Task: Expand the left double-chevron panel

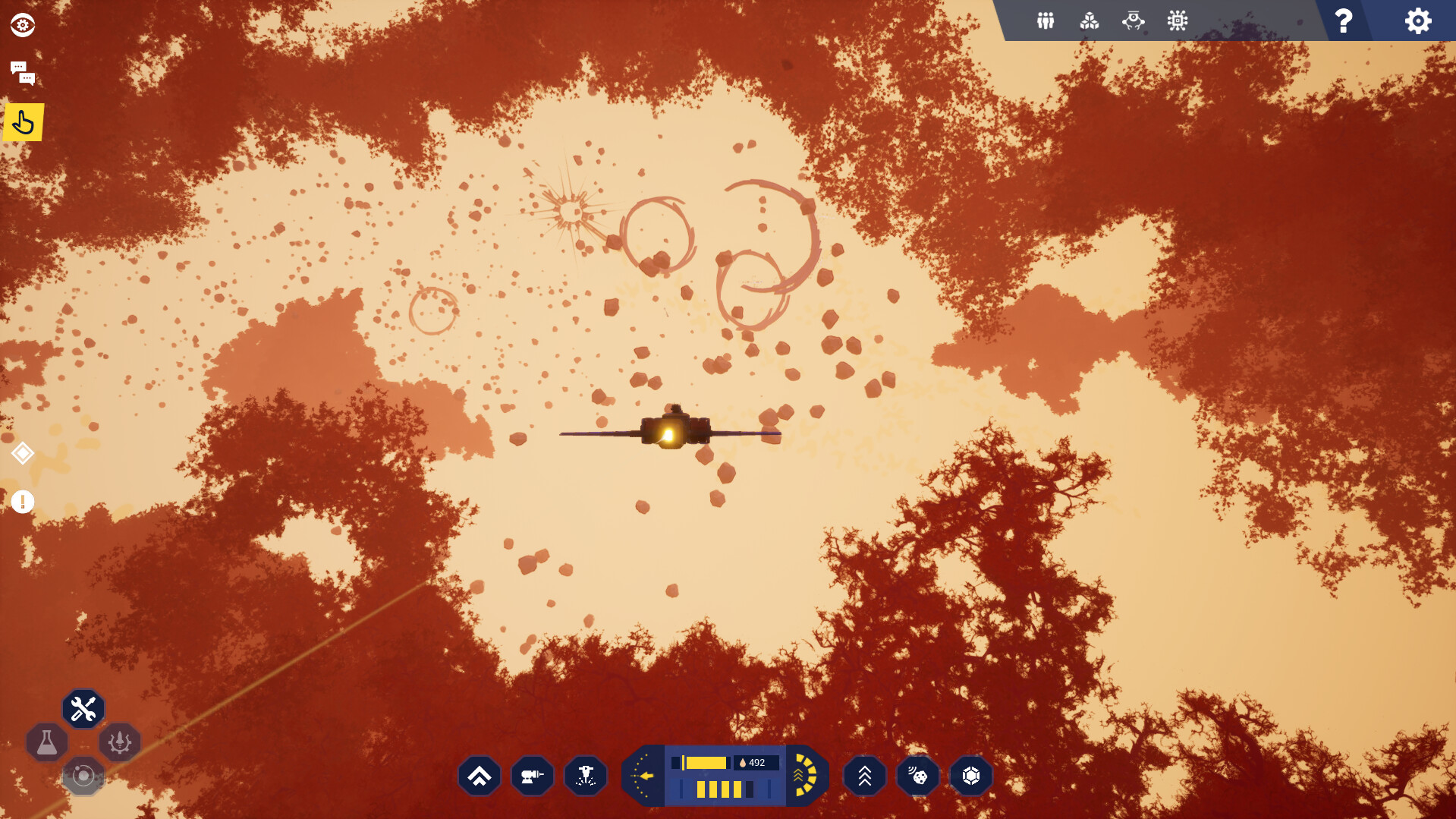Action: pyautogui.click(x=479, y=775)
